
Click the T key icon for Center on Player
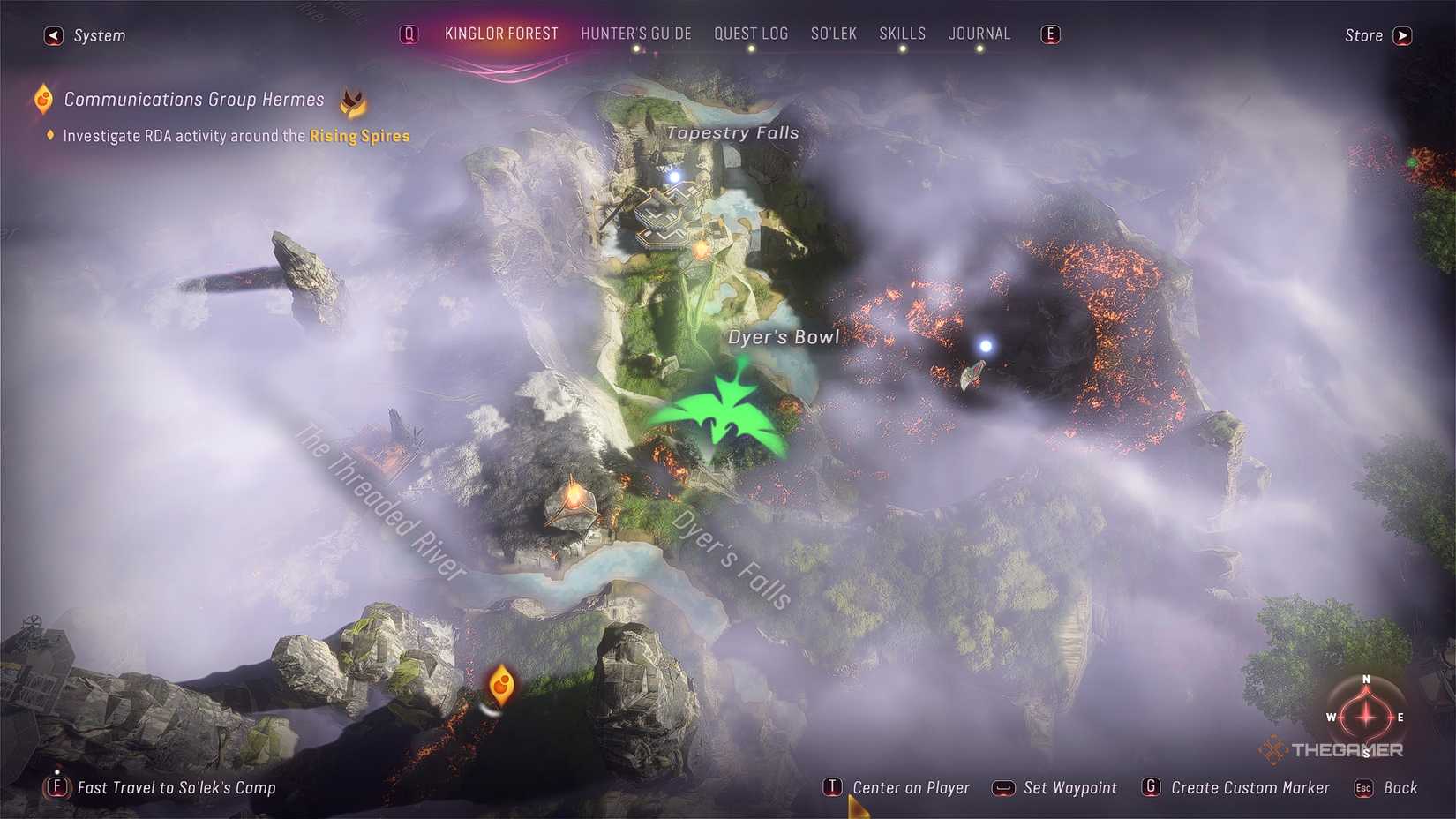832,787
